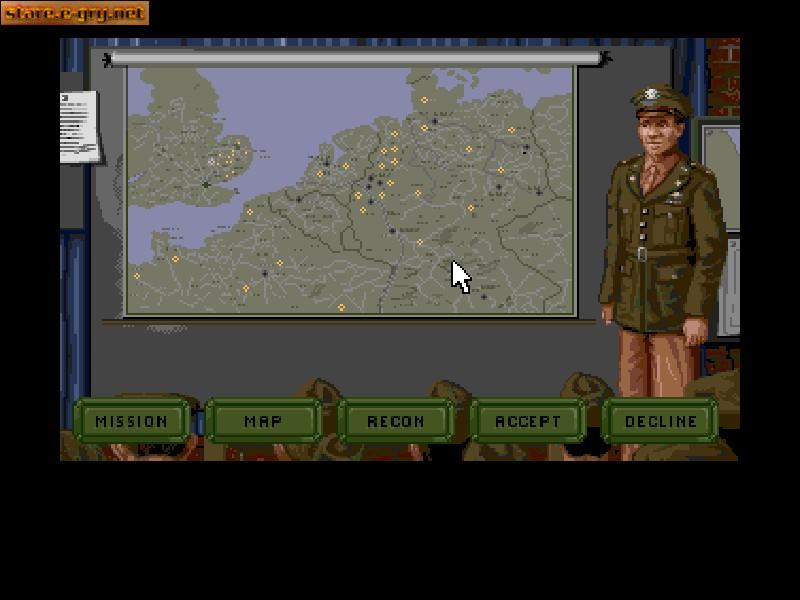Decline the mission
Image resolution: width=800 pixels, height=600 pixels.
pyautogui.click(x=660, y=421)
